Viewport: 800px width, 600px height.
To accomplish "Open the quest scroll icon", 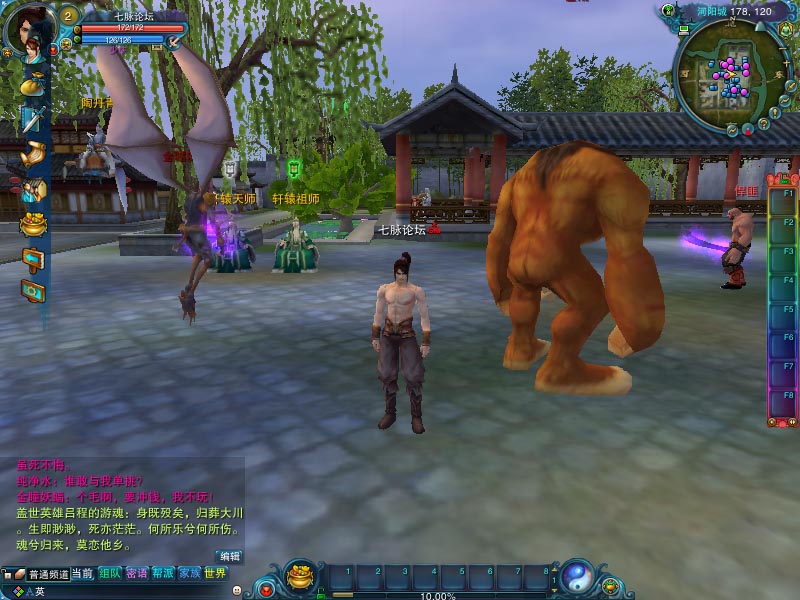I will [33, 154].
